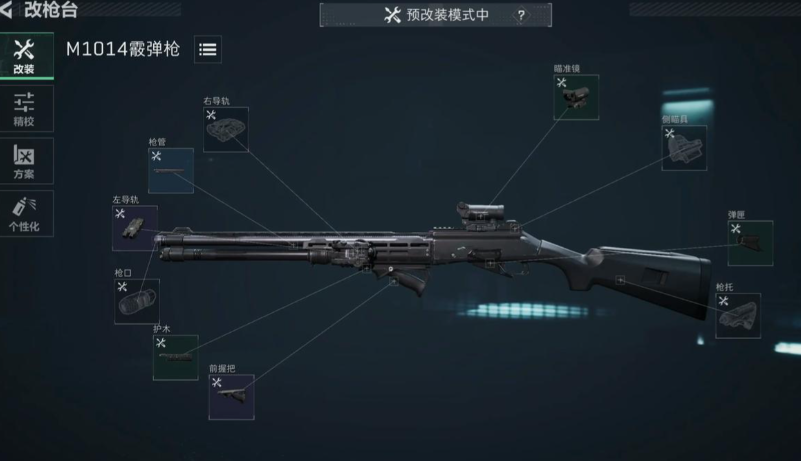Open the 枪托 stock attachment slot
This screenshot has width=801, height=461.
point(737,316)
